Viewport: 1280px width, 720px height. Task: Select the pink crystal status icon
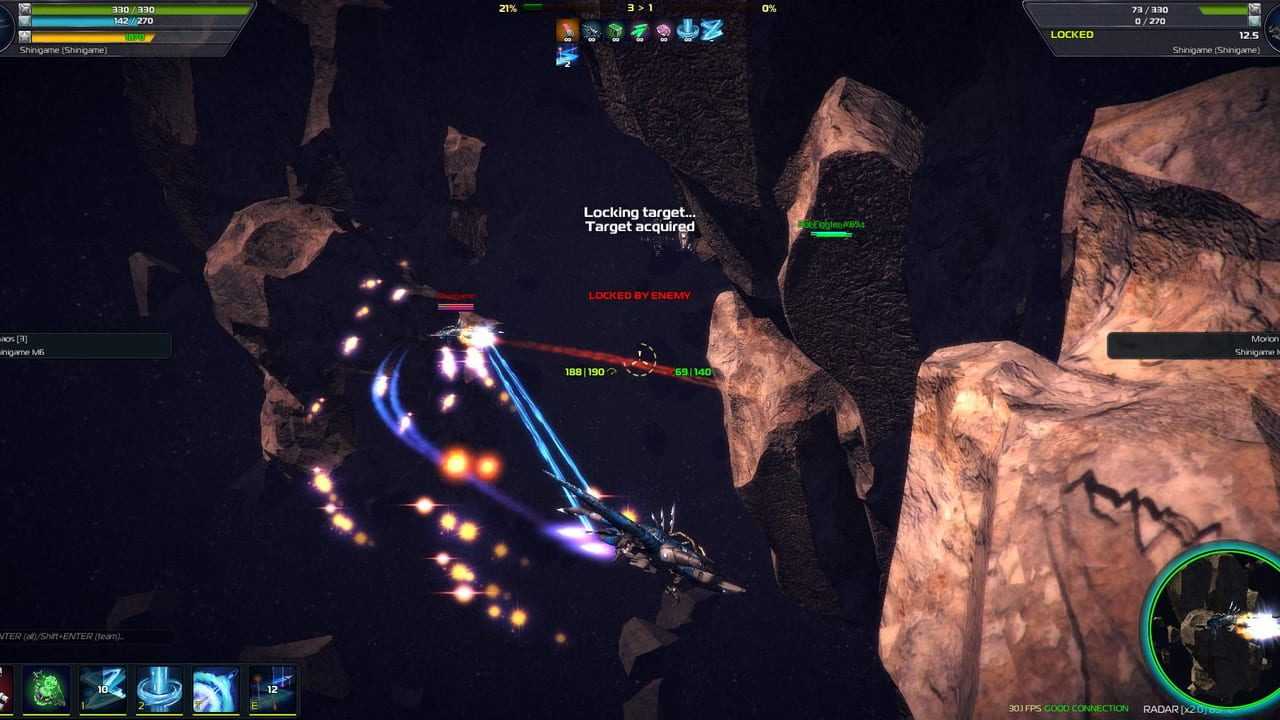click(663, 31)
